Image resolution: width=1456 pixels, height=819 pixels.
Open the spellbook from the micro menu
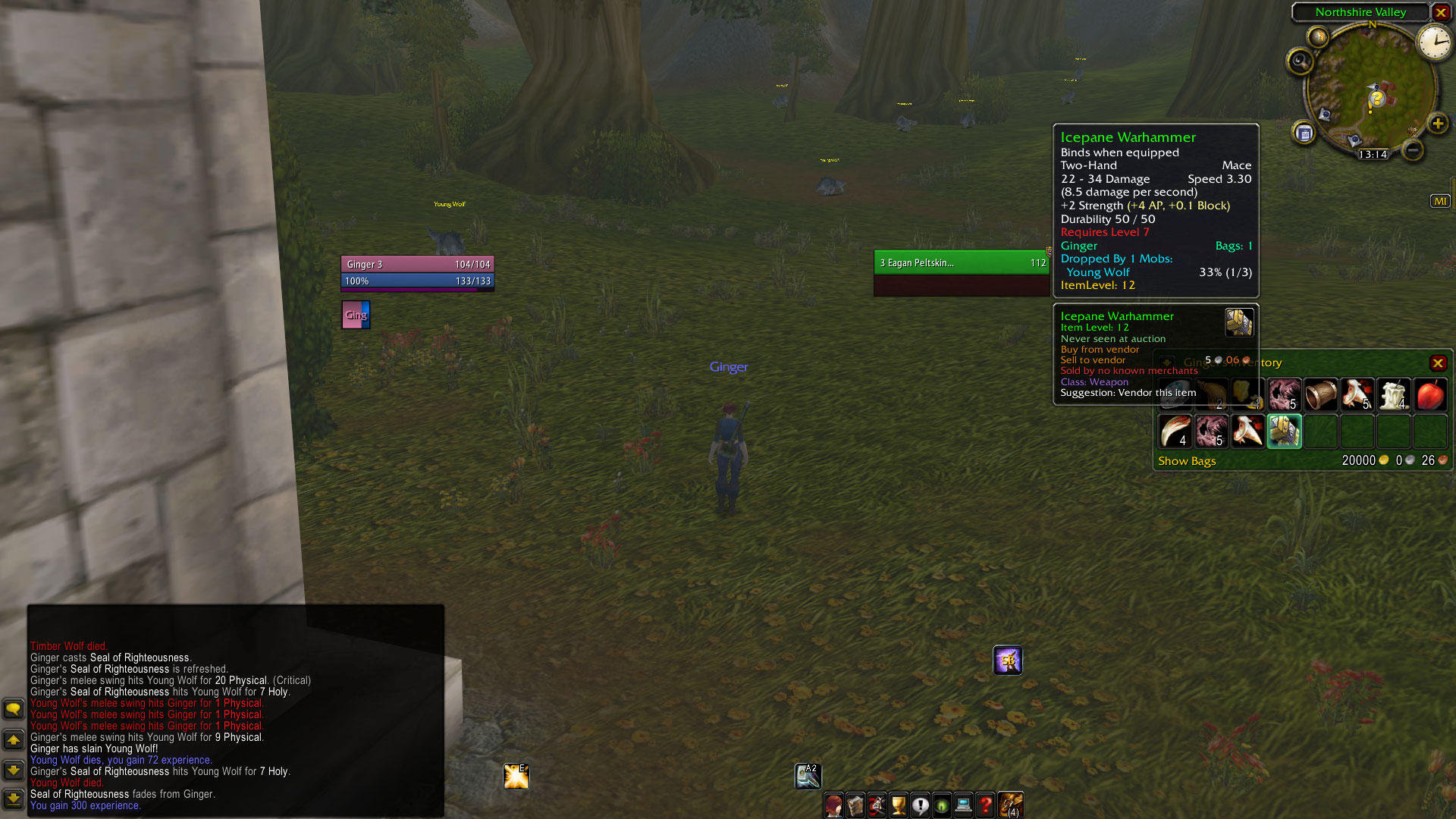(x=855, y=805)
